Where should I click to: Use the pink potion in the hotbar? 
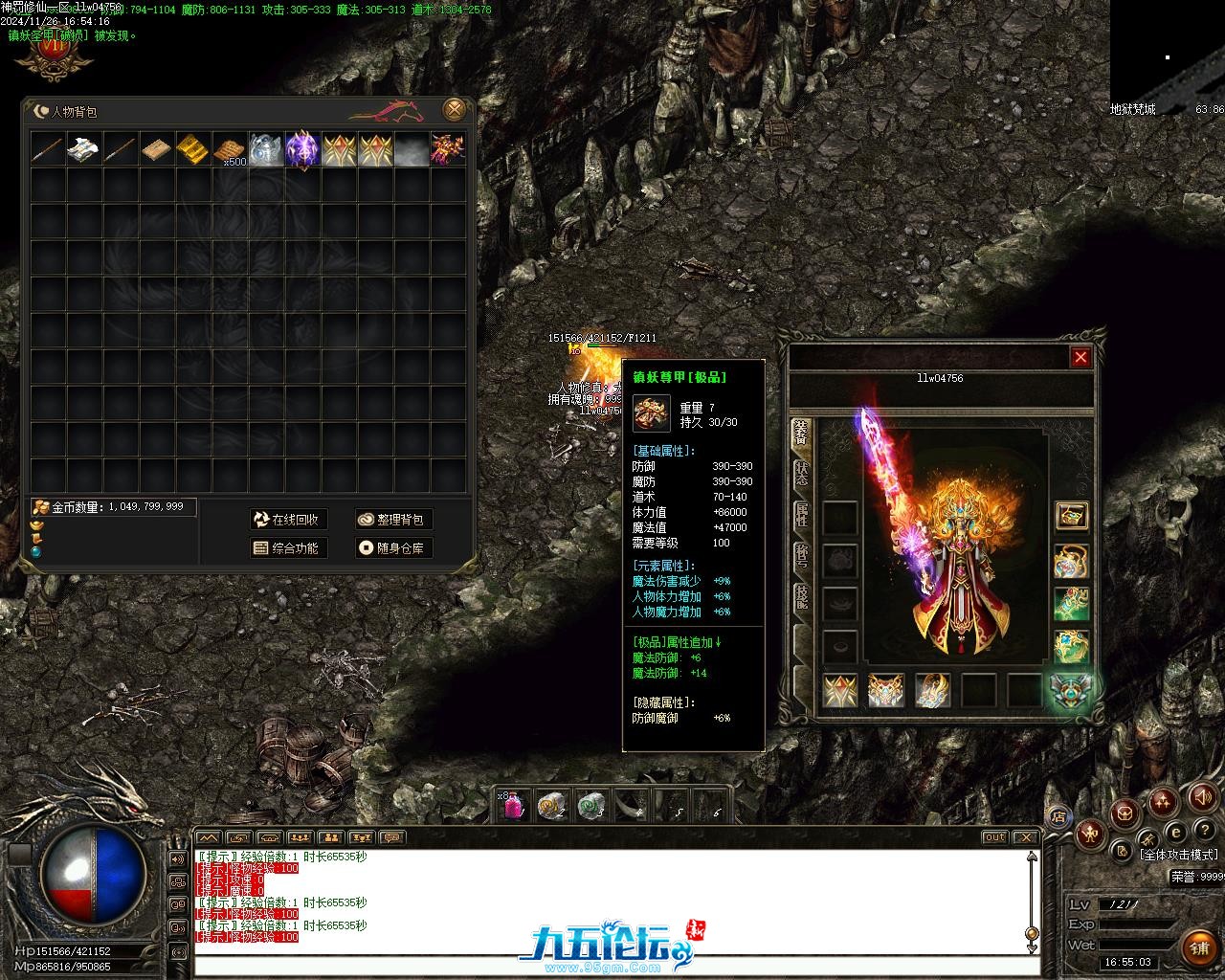tap(513, 807)
